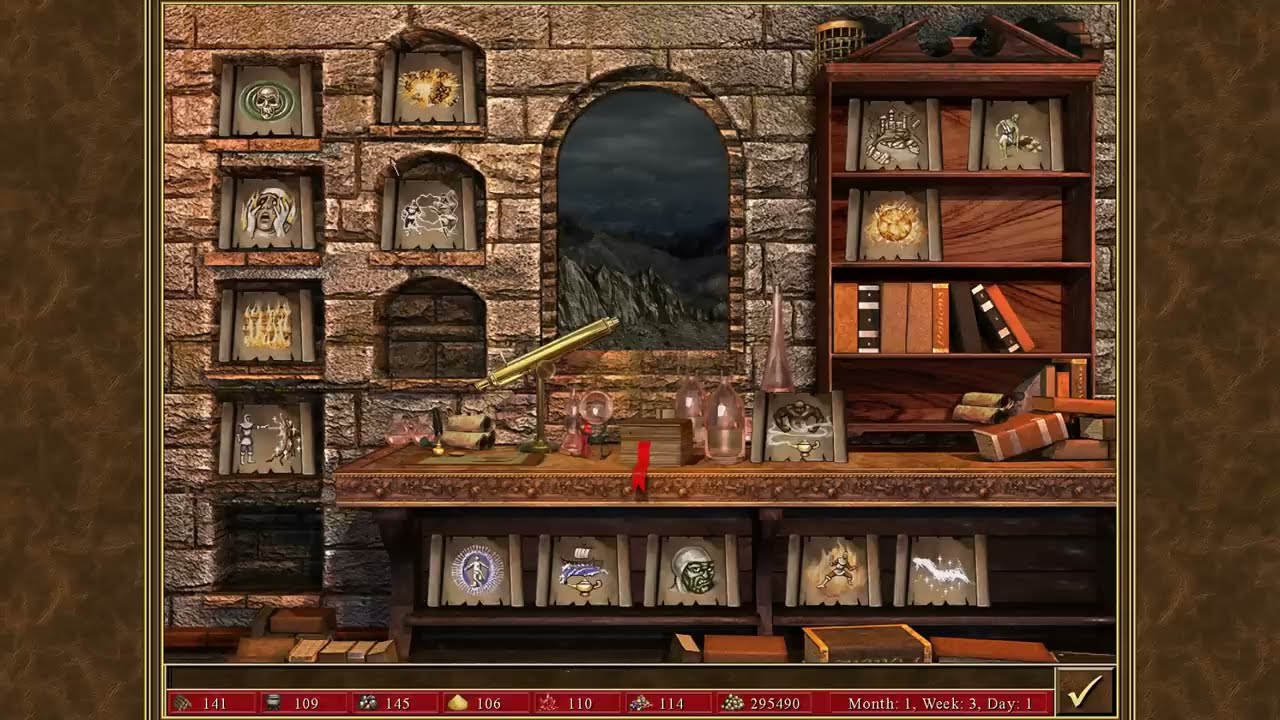The height and width of the screenshot is (720, 1280).
Task: Select the green skull spell scroll
Action: (267, 100)
